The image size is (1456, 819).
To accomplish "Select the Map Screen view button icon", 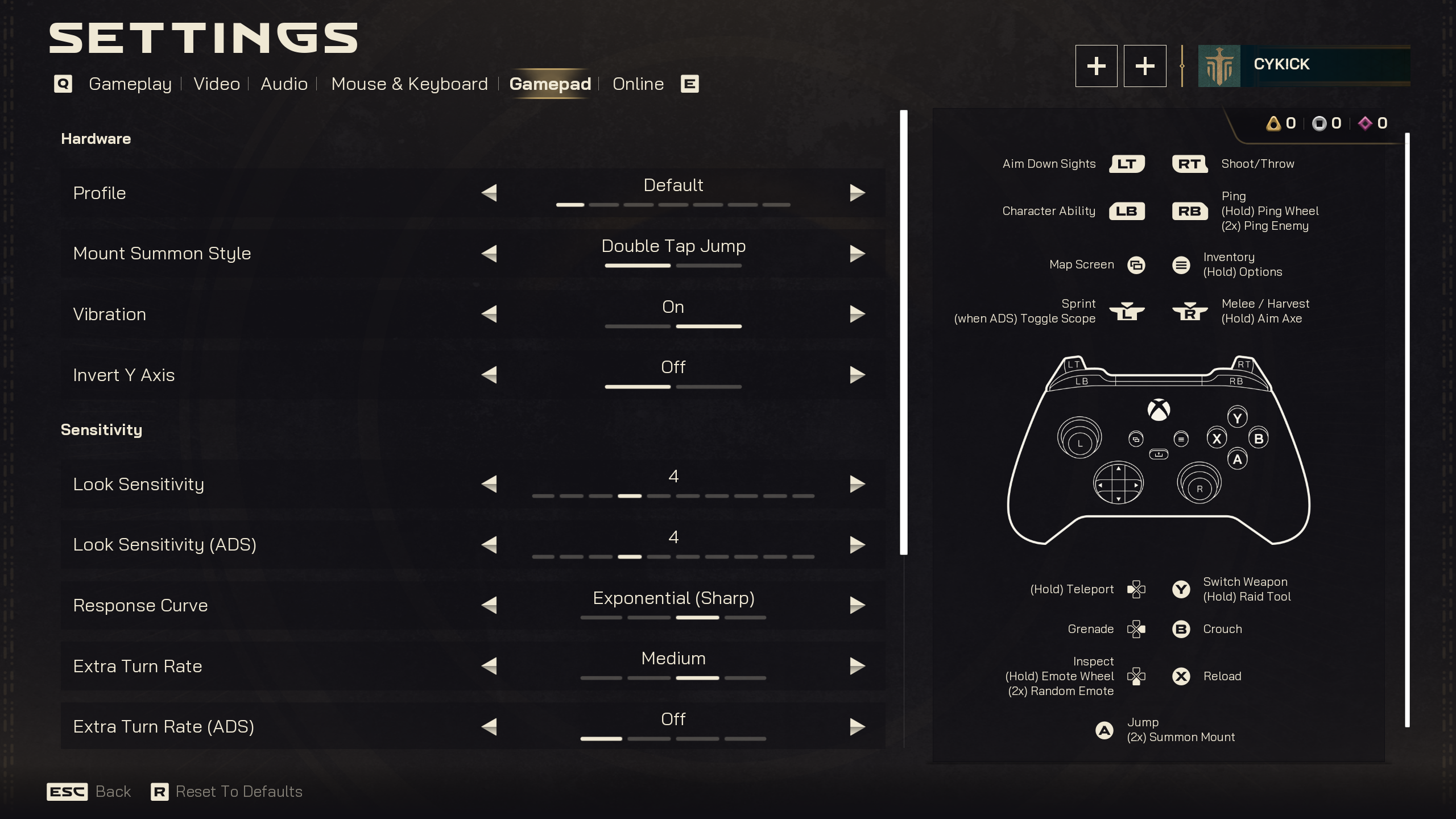I will point(1136,265).
